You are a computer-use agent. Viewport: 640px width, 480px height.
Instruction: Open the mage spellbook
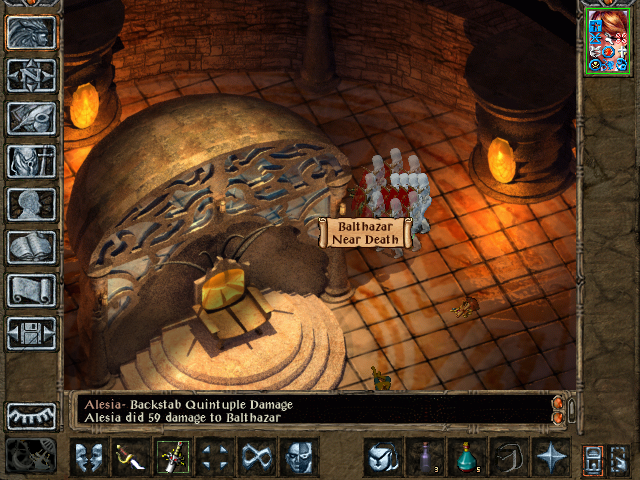(31, 247)
